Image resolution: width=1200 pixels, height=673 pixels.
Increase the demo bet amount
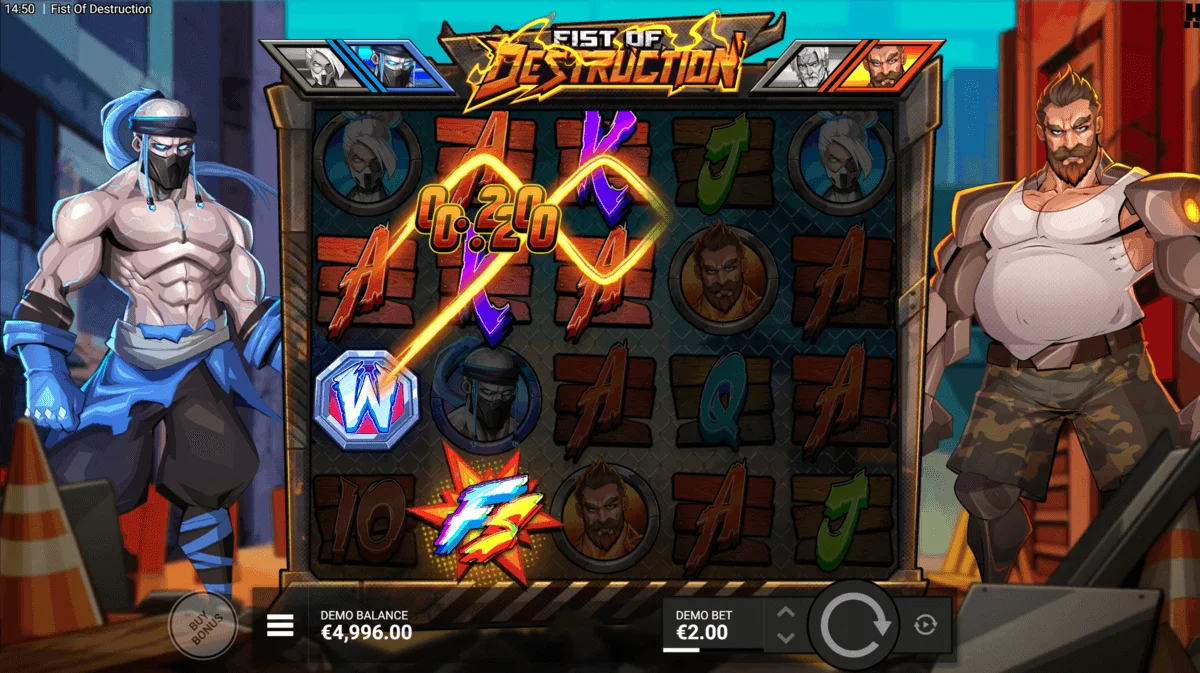tap(786, 613)
